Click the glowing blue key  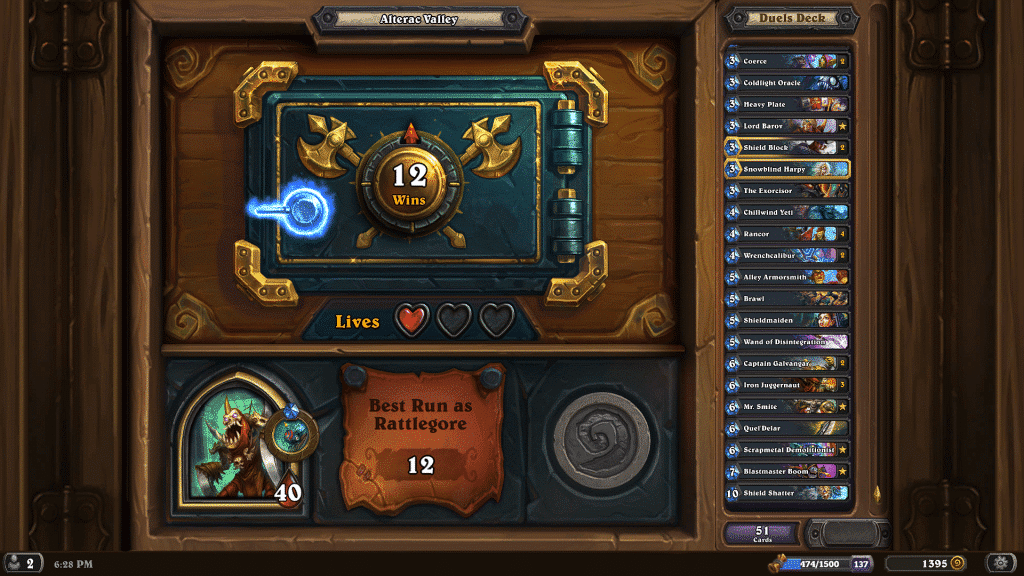[x=293, y=209]
